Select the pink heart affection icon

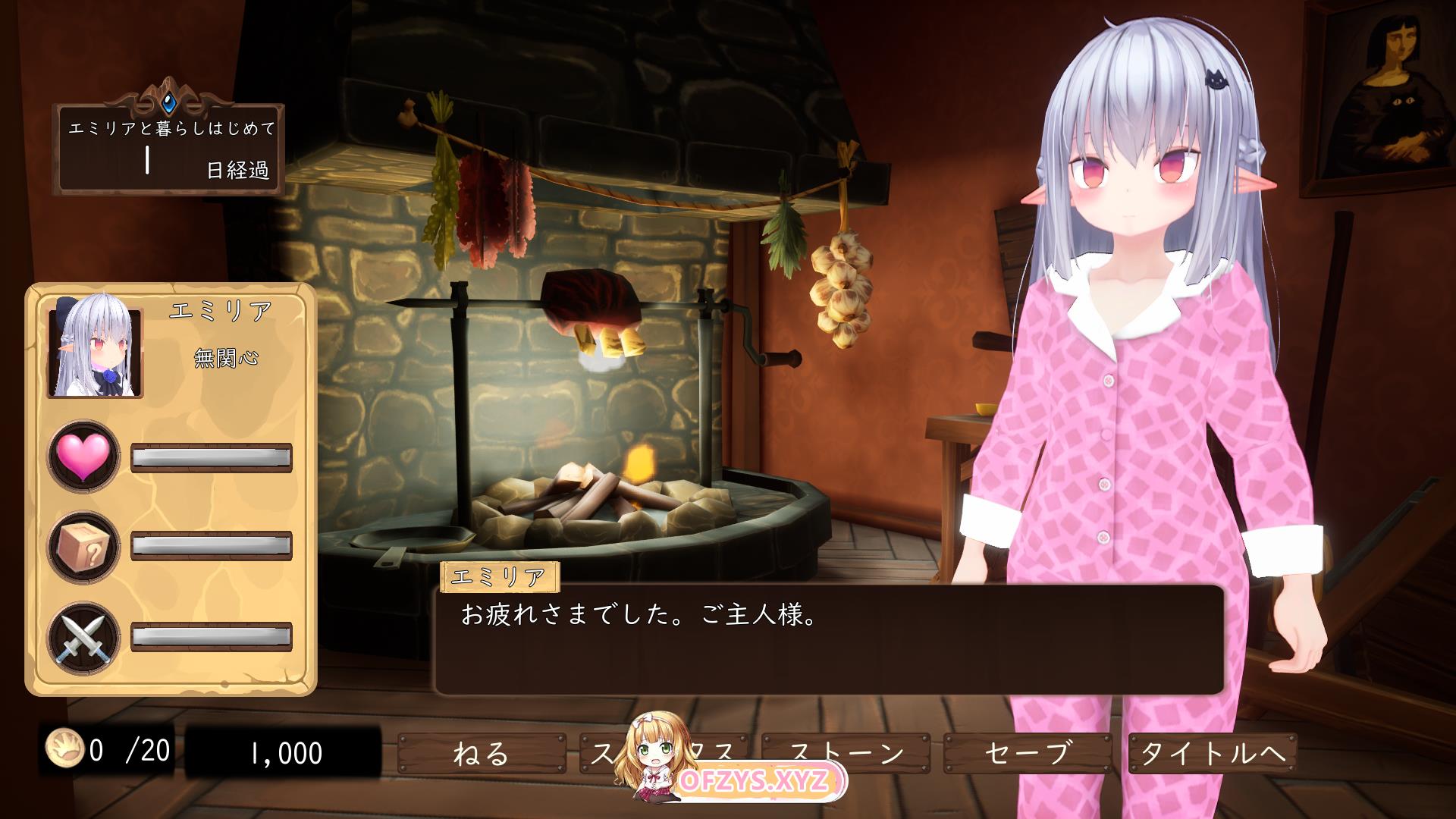point(84,457)
